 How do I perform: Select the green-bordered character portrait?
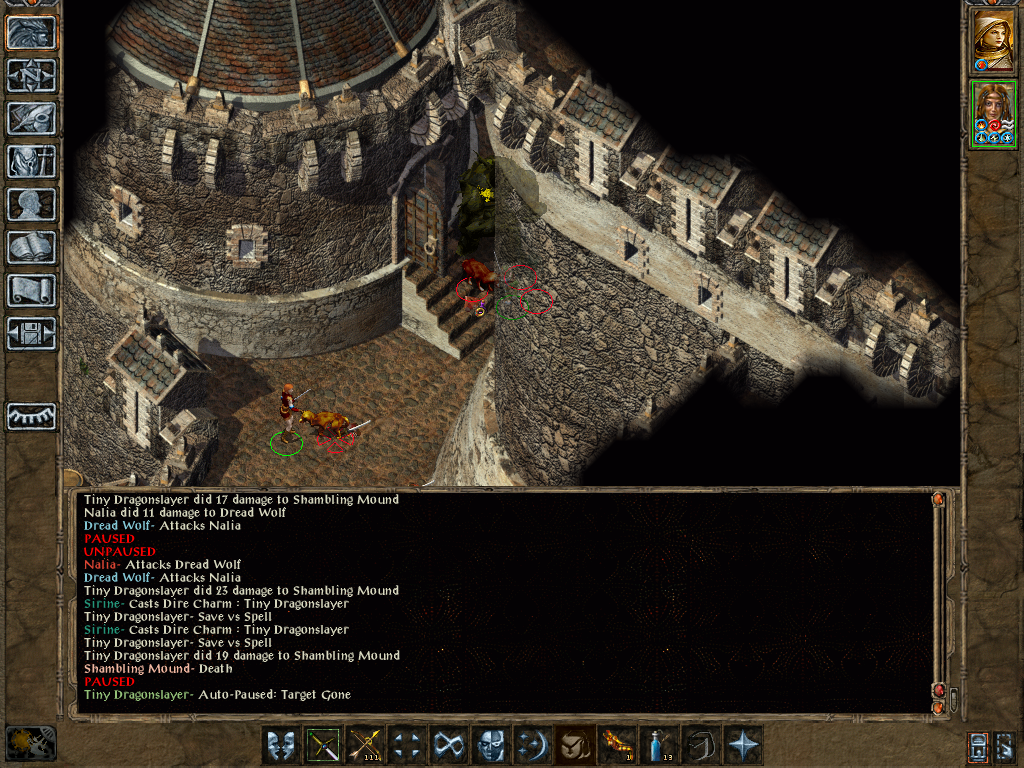click(993, 115)
